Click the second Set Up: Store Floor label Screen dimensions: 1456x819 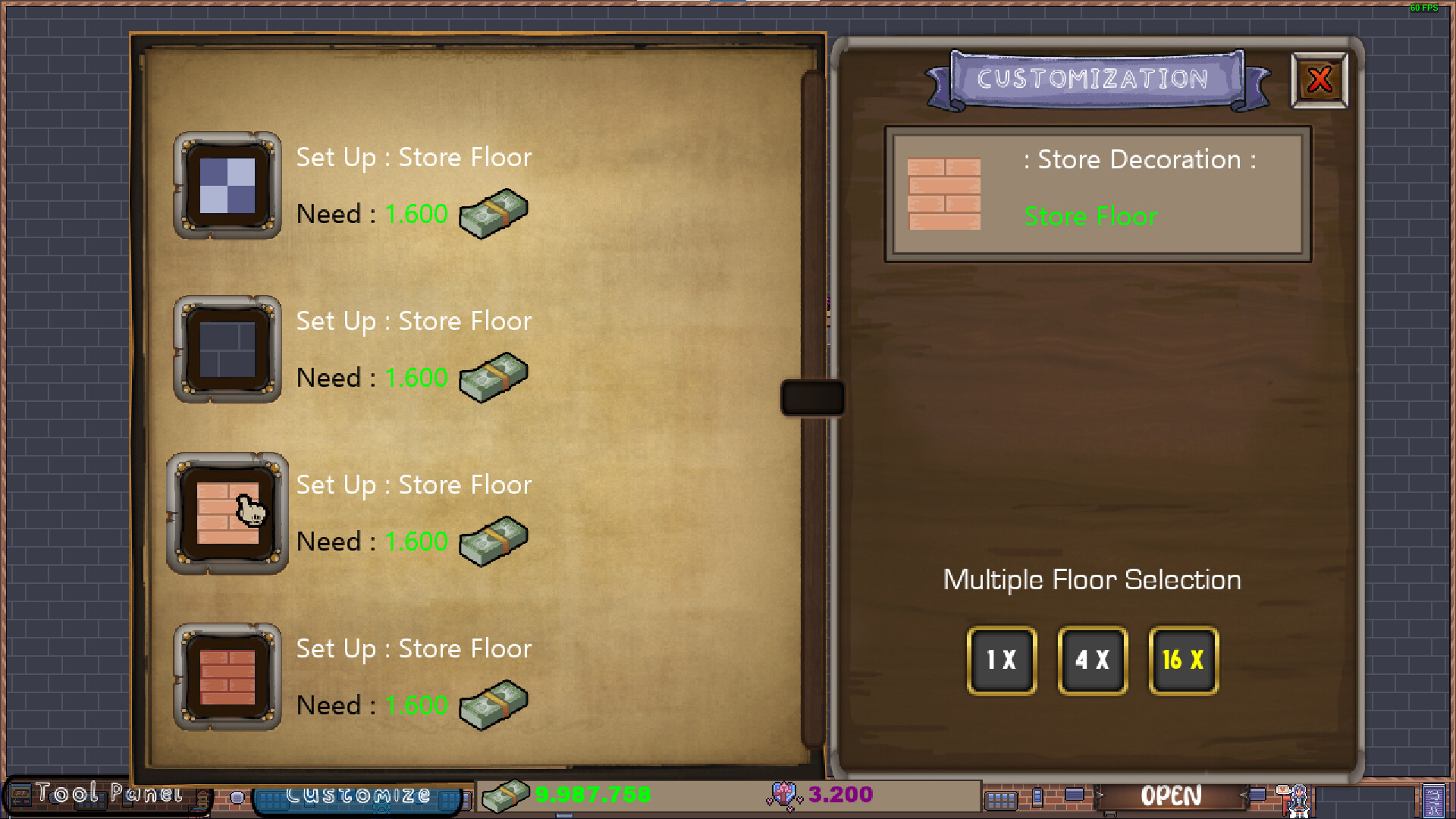click(413, 321)
